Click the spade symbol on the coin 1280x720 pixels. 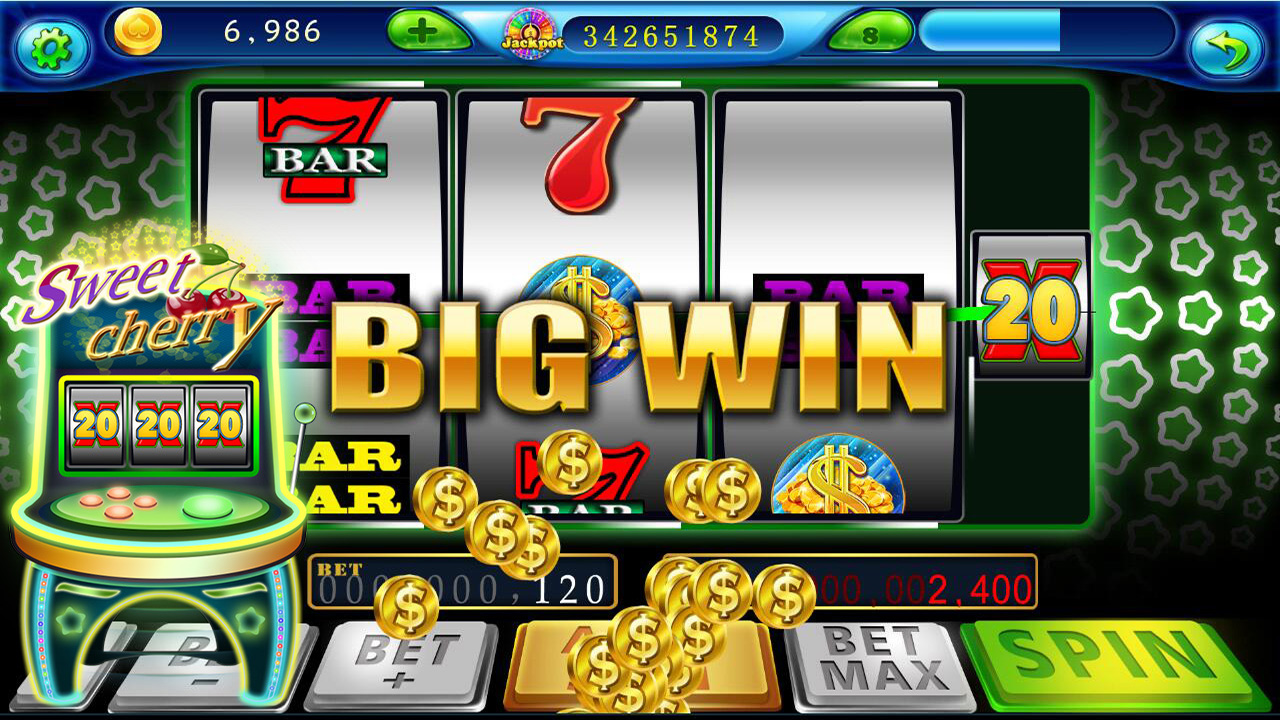click(x=140, y=28)
